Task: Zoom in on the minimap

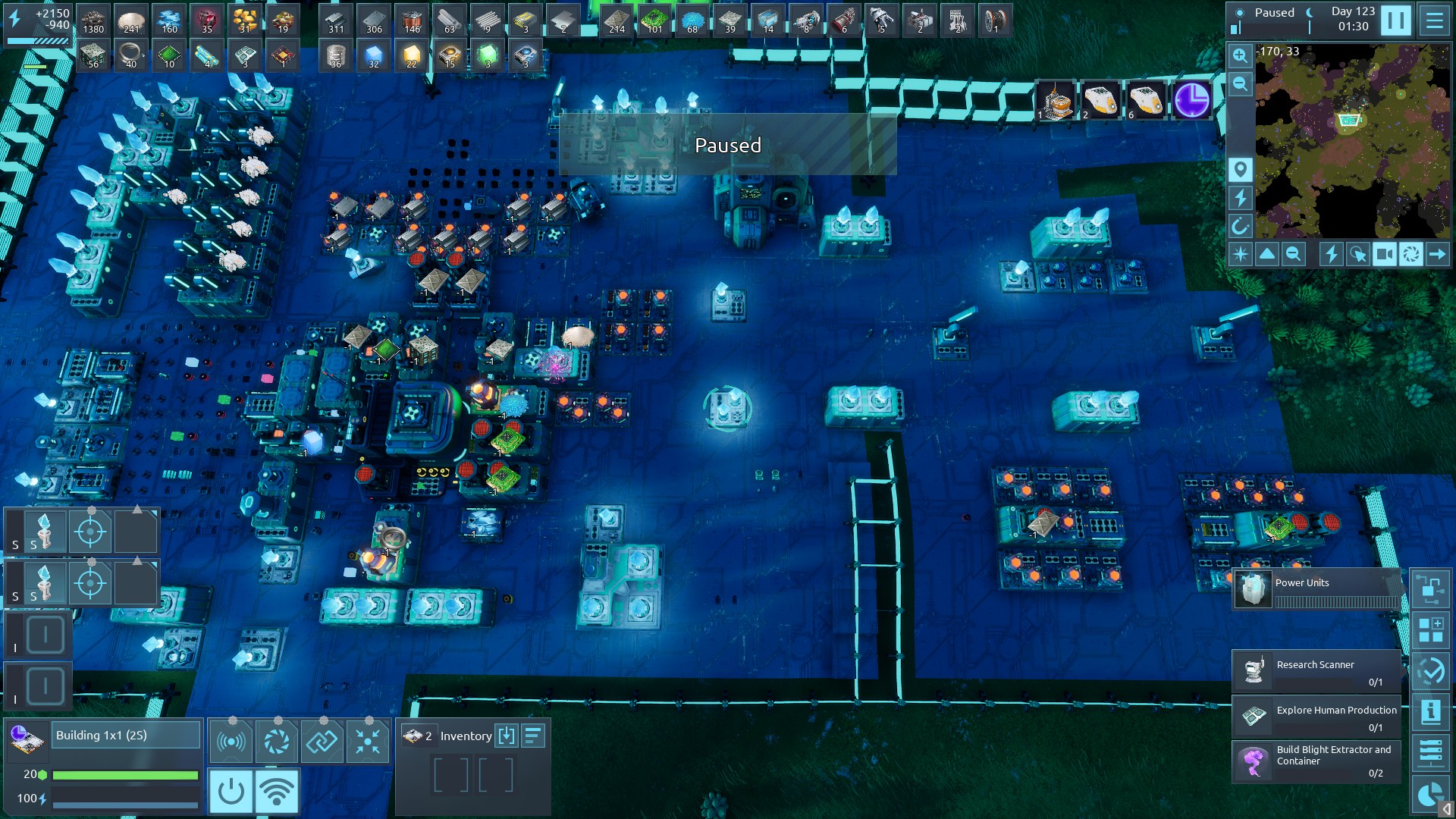Action: 1240,55
